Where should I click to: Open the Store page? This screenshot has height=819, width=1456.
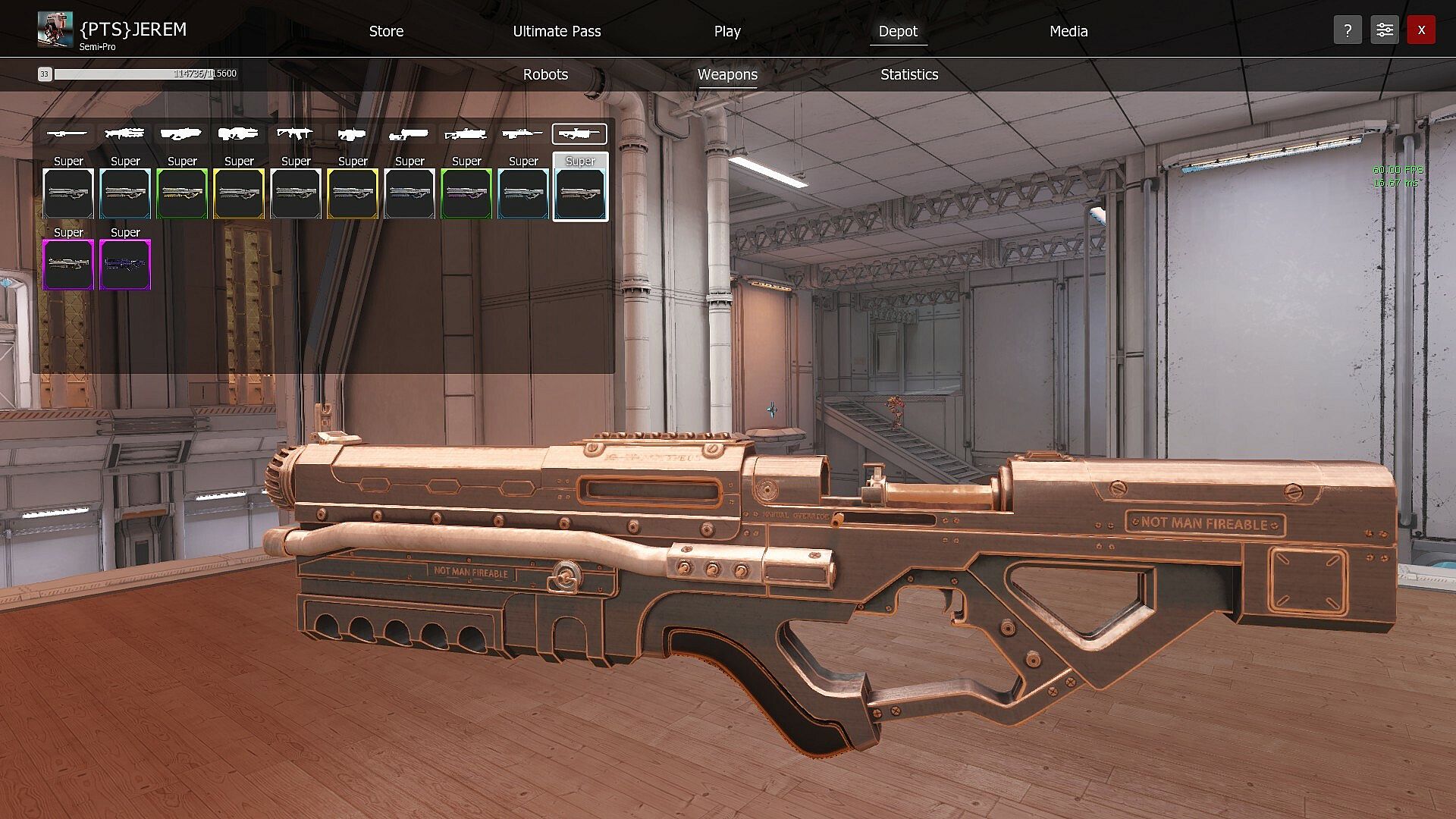pyautogui.click(x=386, y=31)
